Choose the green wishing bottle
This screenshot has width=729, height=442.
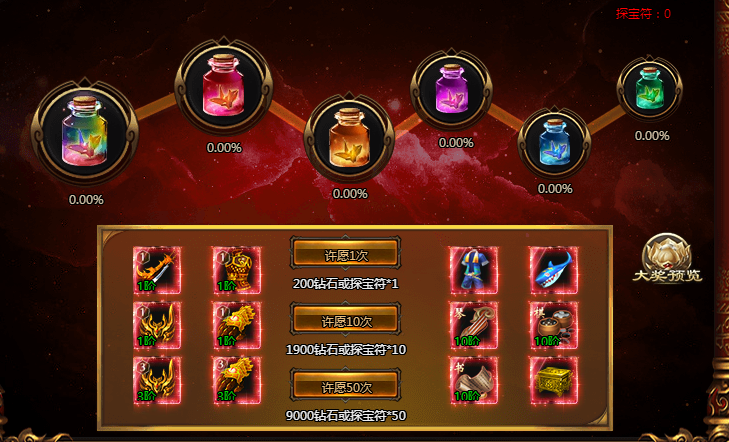pos(650,88)
